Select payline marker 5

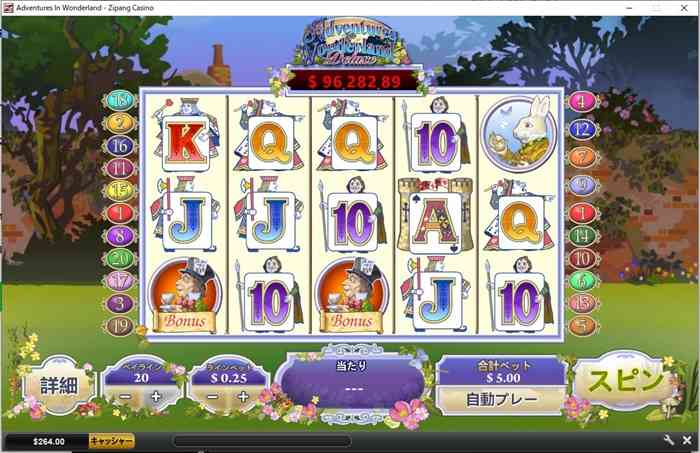581,324
